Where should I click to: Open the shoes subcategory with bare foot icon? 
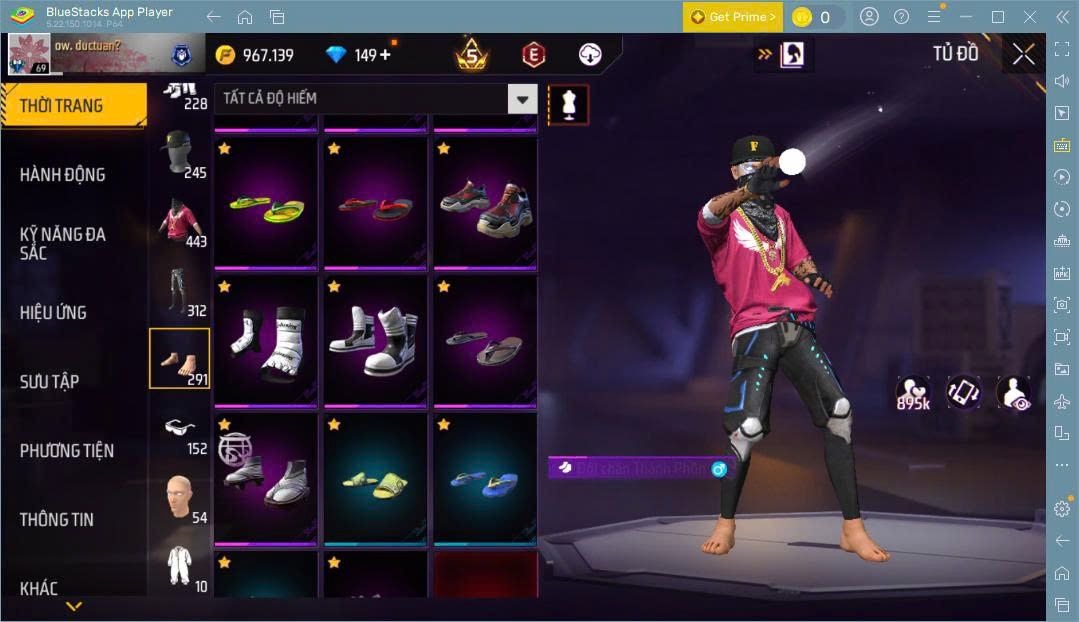point(180,358)
